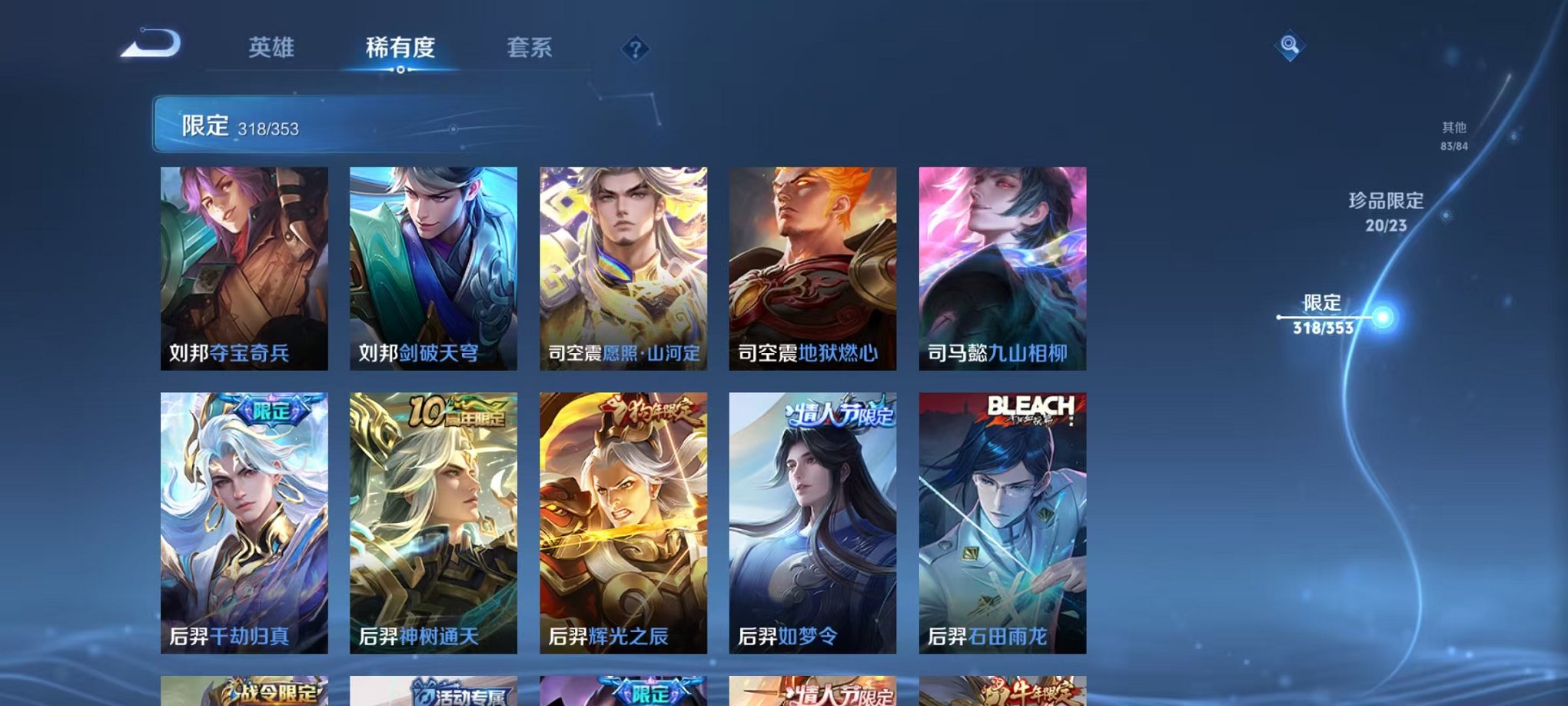Select the 稀有度 tab
Screen dimensions: 1568x706
[400, 46]
